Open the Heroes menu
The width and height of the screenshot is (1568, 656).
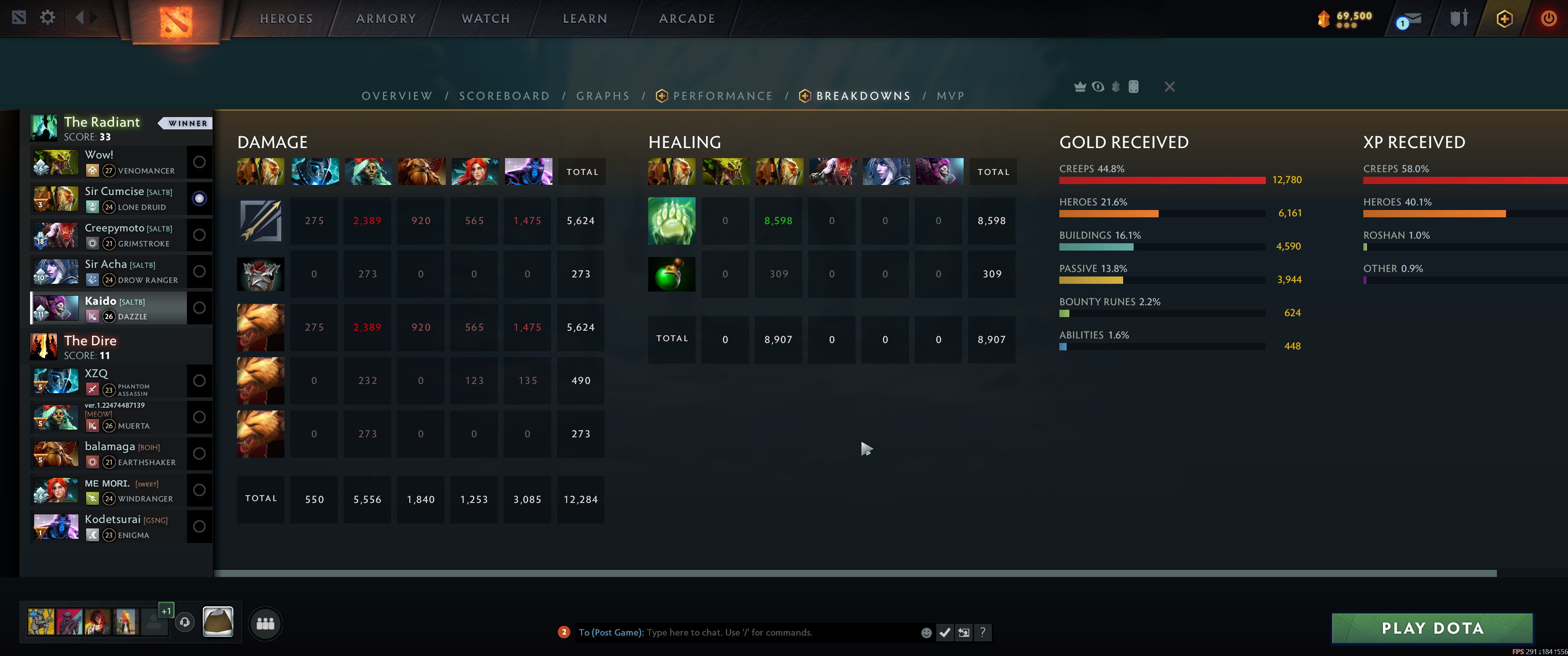coord(286,19)
